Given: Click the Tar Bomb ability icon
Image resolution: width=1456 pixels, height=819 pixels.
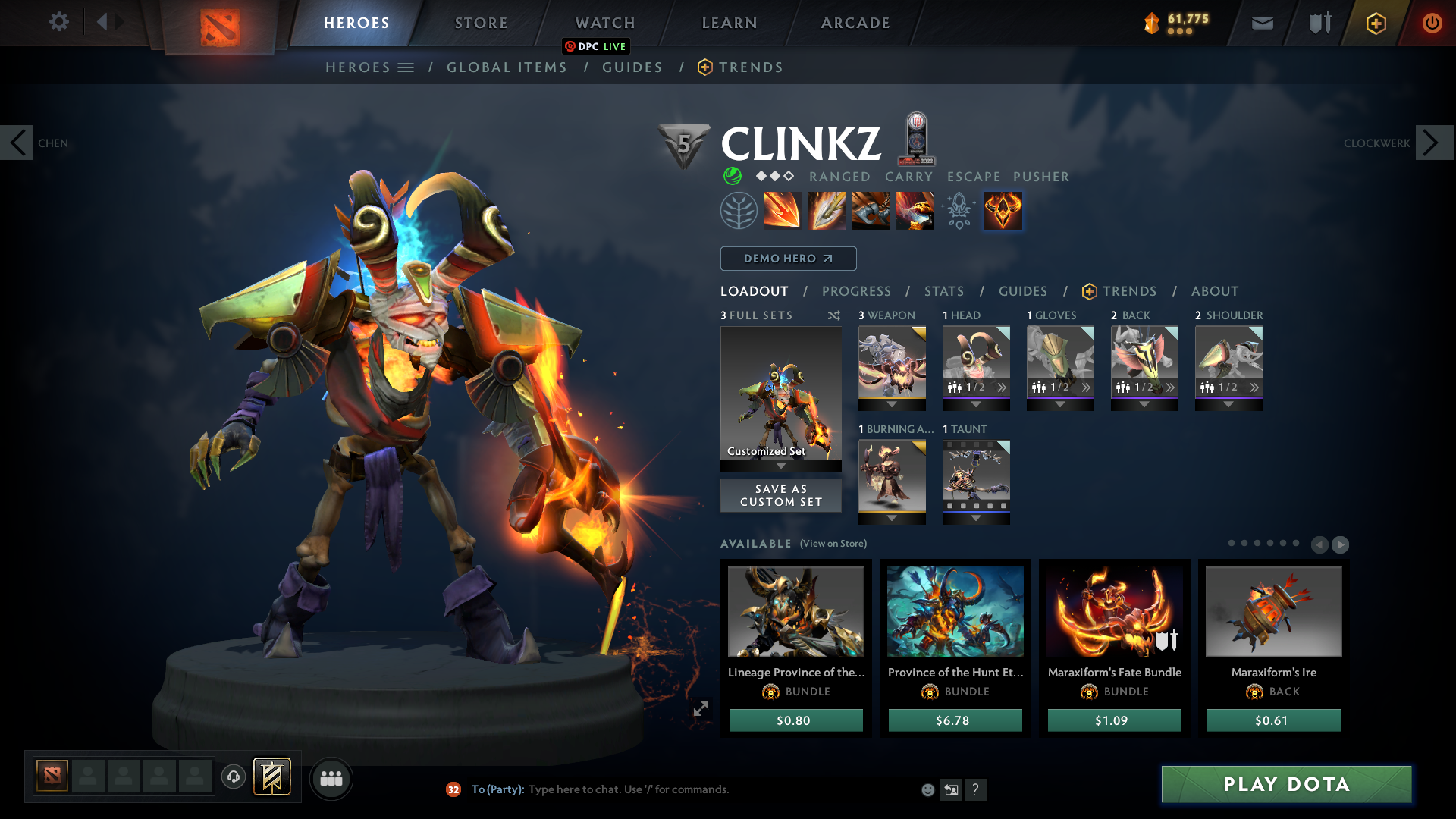Looking at the screenshot, I should tap(871, 210).
